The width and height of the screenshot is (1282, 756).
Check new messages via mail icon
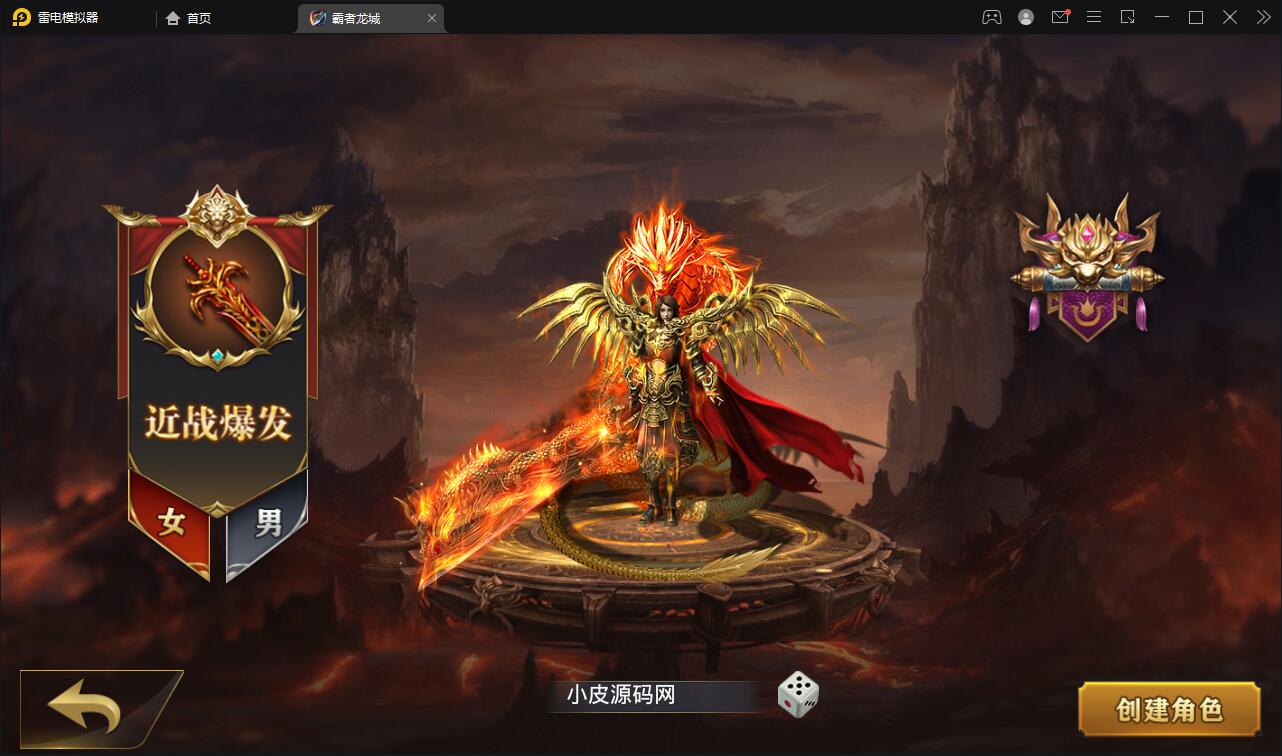point(1059,17)
